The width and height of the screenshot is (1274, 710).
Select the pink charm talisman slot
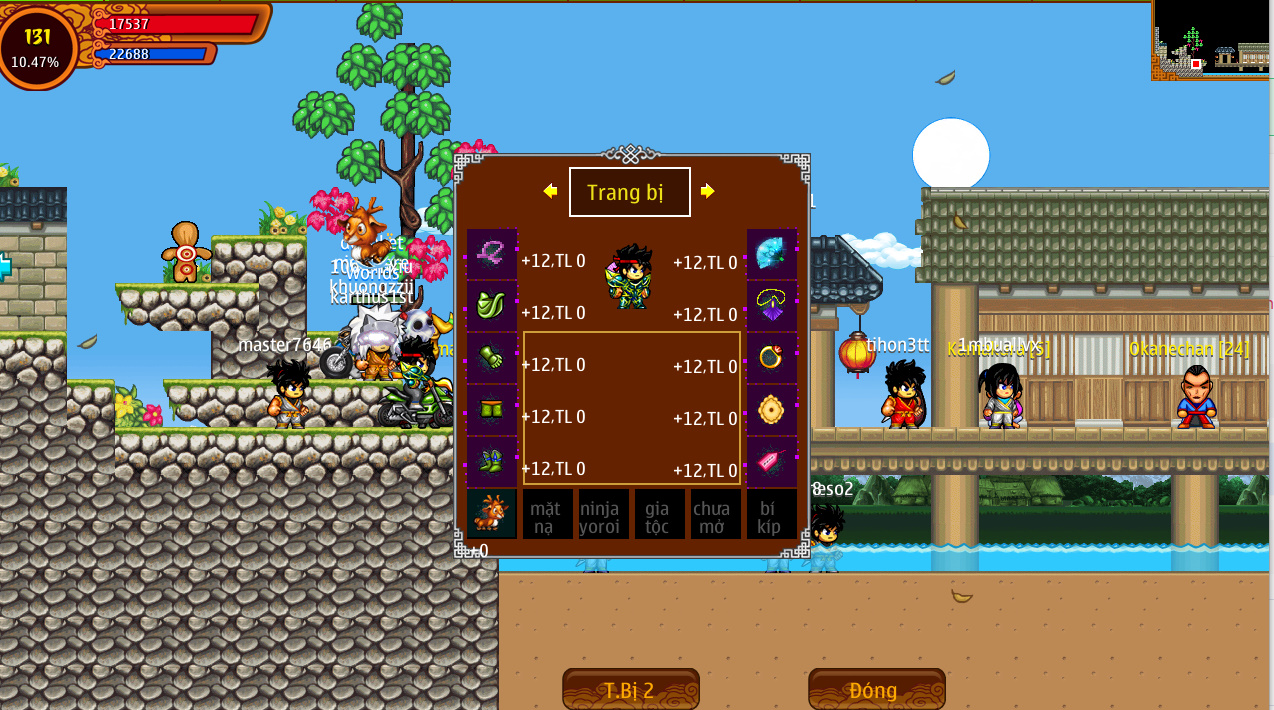tap(772, 462)
